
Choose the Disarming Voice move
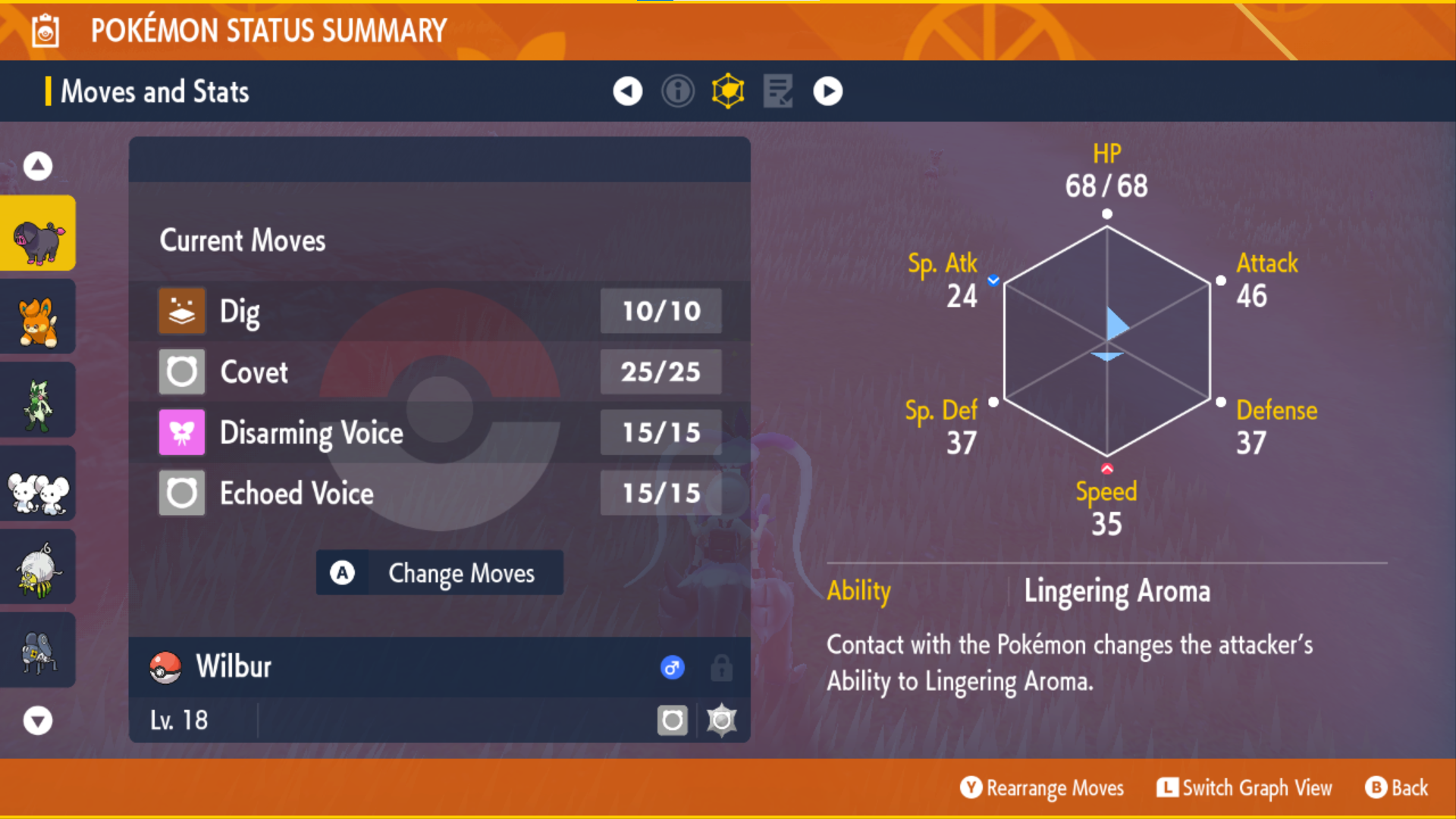pos(439,432)
